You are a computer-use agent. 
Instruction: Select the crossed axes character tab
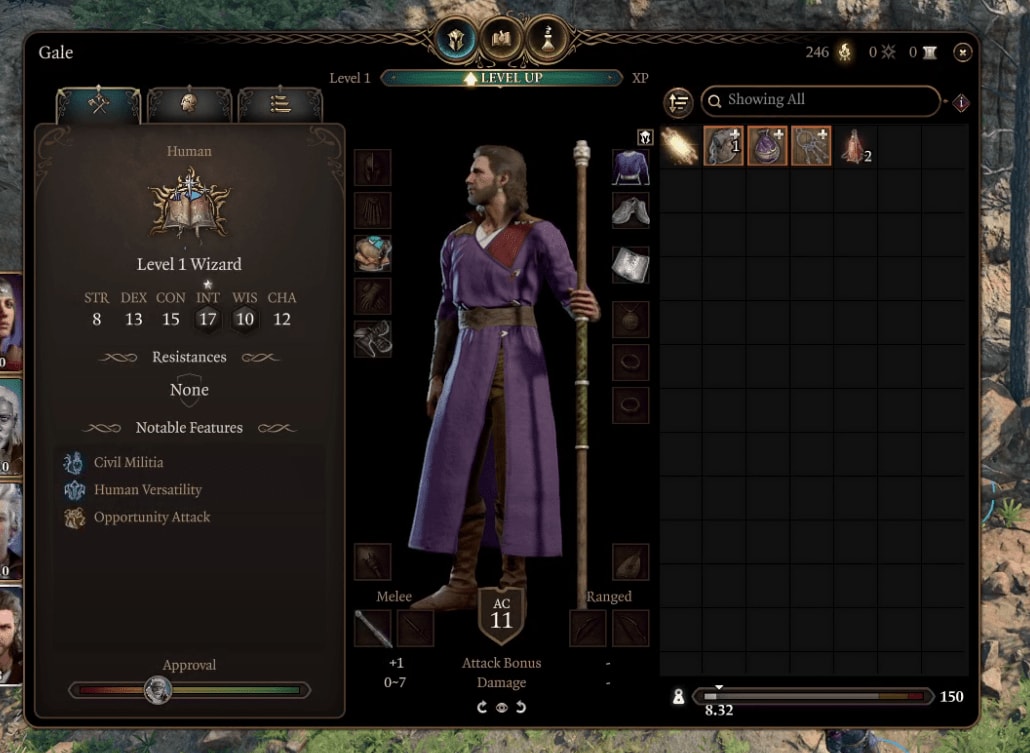[x=98, y=104]
